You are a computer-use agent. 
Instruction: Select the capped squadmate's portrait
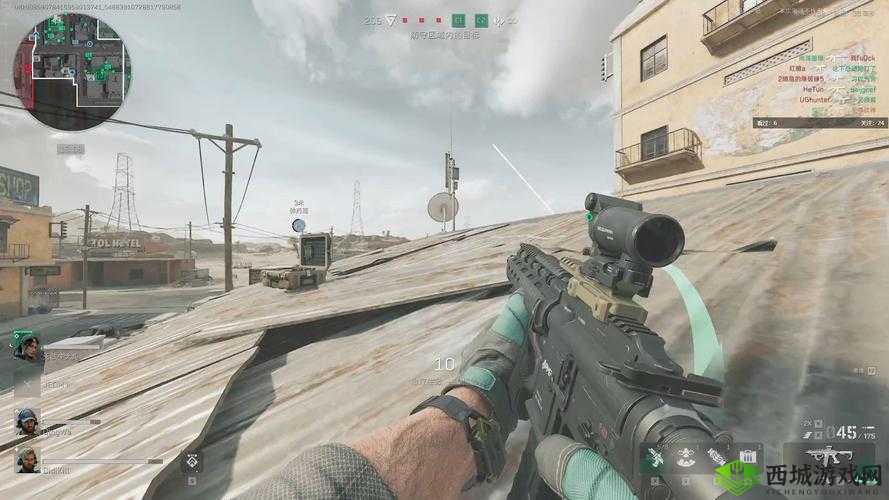tap(27, 421)
